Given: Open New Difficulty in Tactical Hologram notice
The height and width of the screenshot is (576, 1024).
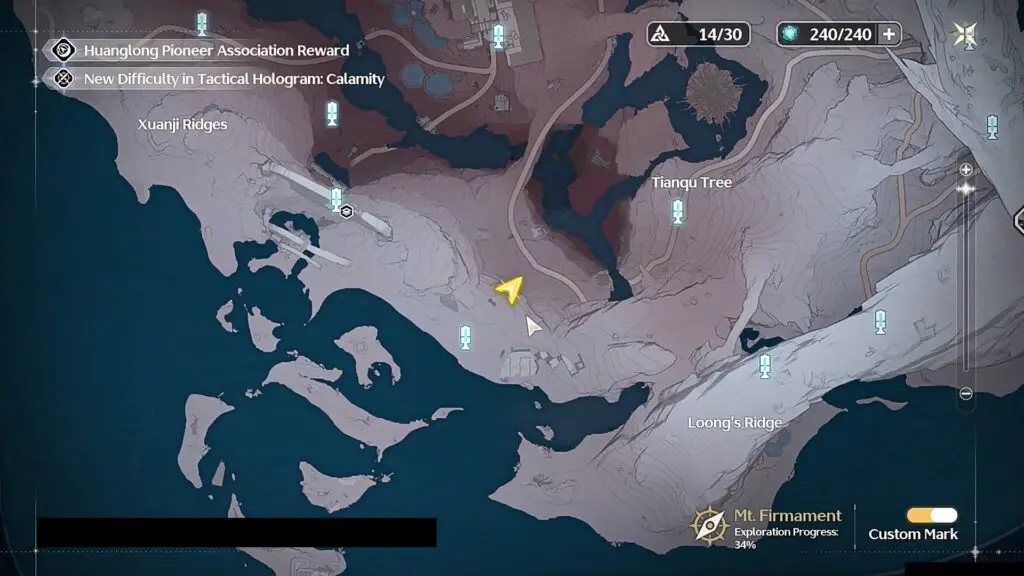Looking at the screenshot, I should [233, 79].
